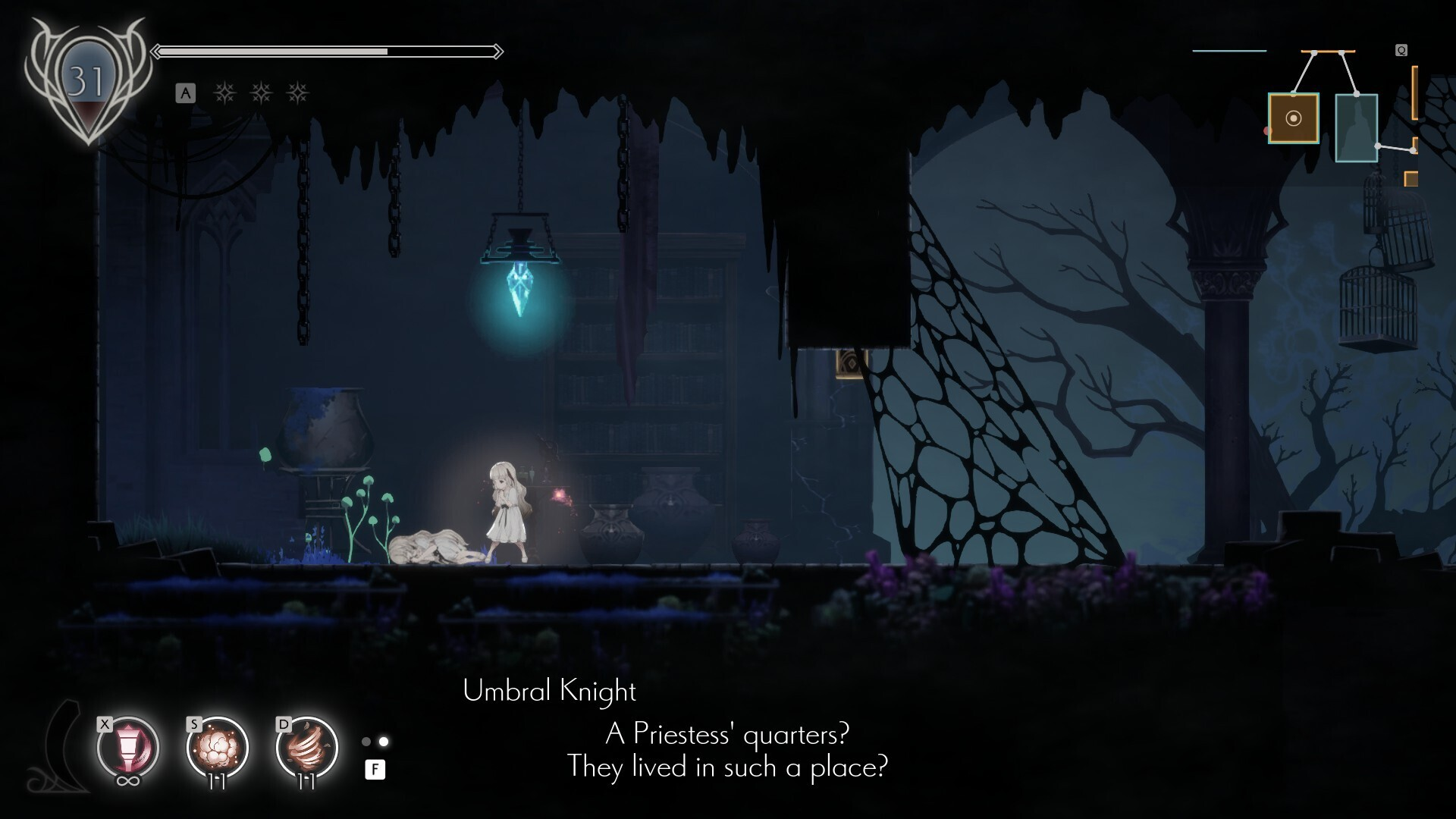
Task: Select the teal room on the minimap
Action: click(x=1356, y=127)
